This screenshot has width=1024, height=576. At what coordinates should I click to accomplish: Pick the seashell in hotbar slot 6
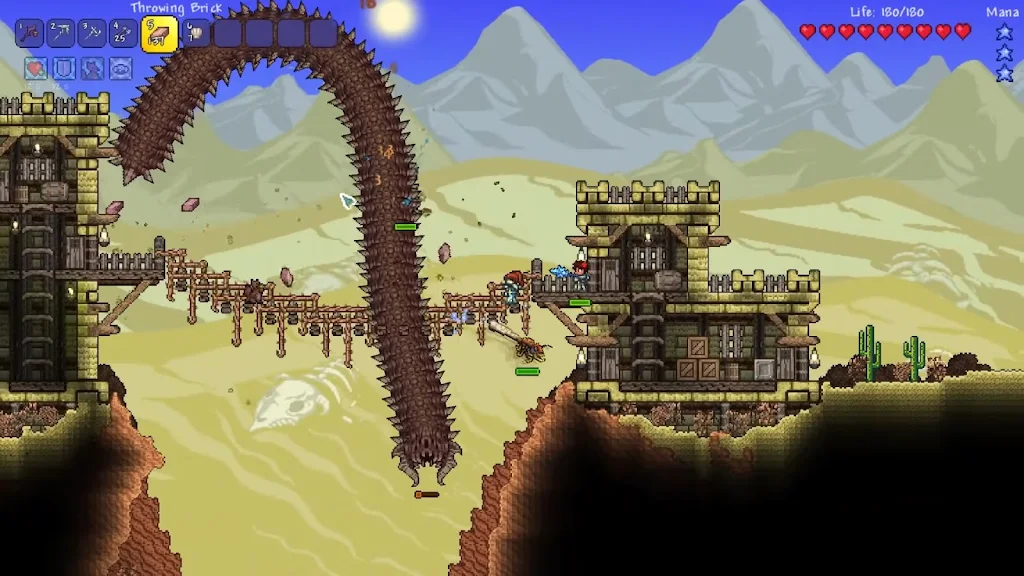pyautogui.click(x=194, y=34)
